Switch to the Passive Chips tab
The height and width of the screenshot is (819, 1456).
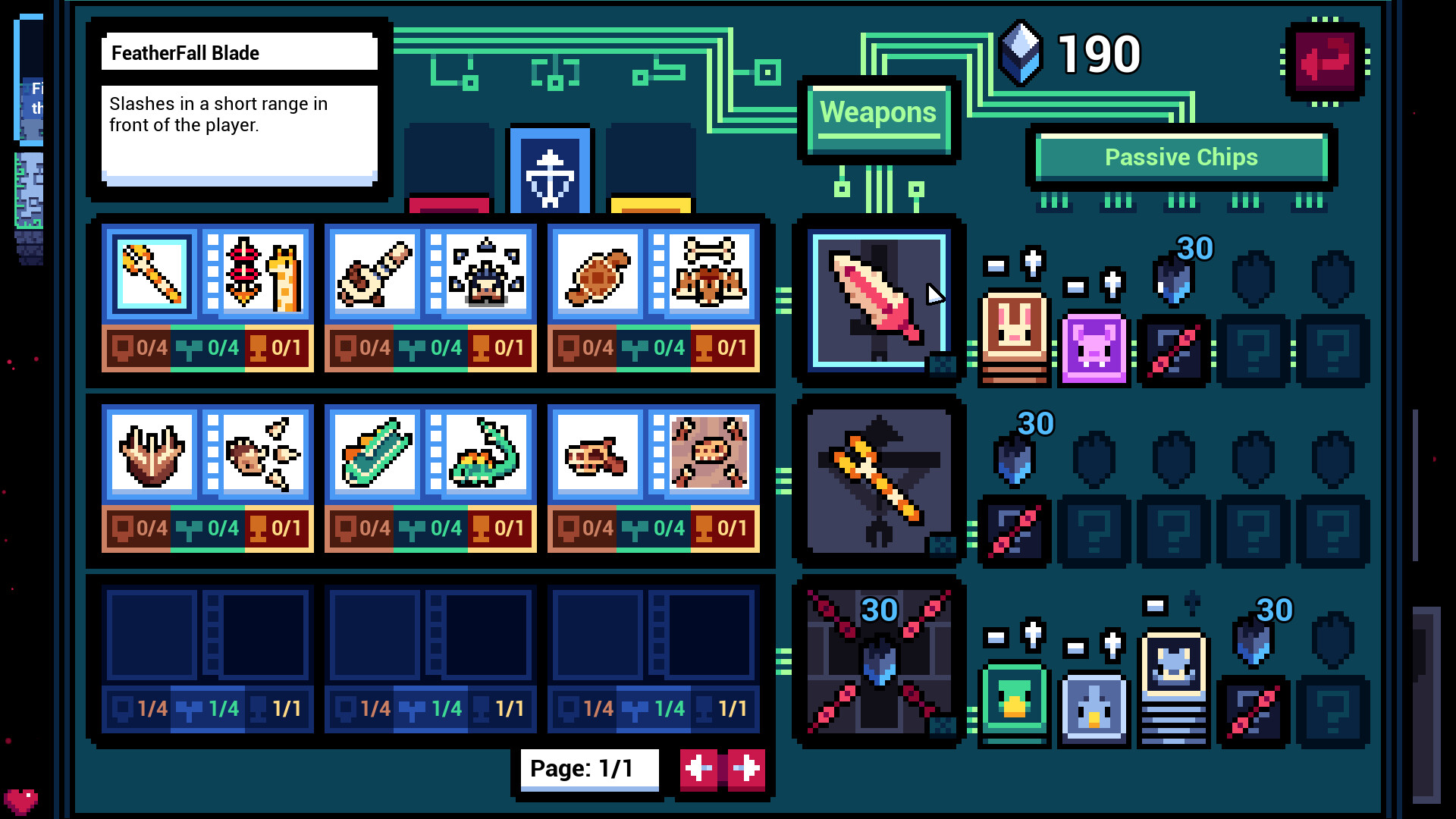coord(1181,157)
